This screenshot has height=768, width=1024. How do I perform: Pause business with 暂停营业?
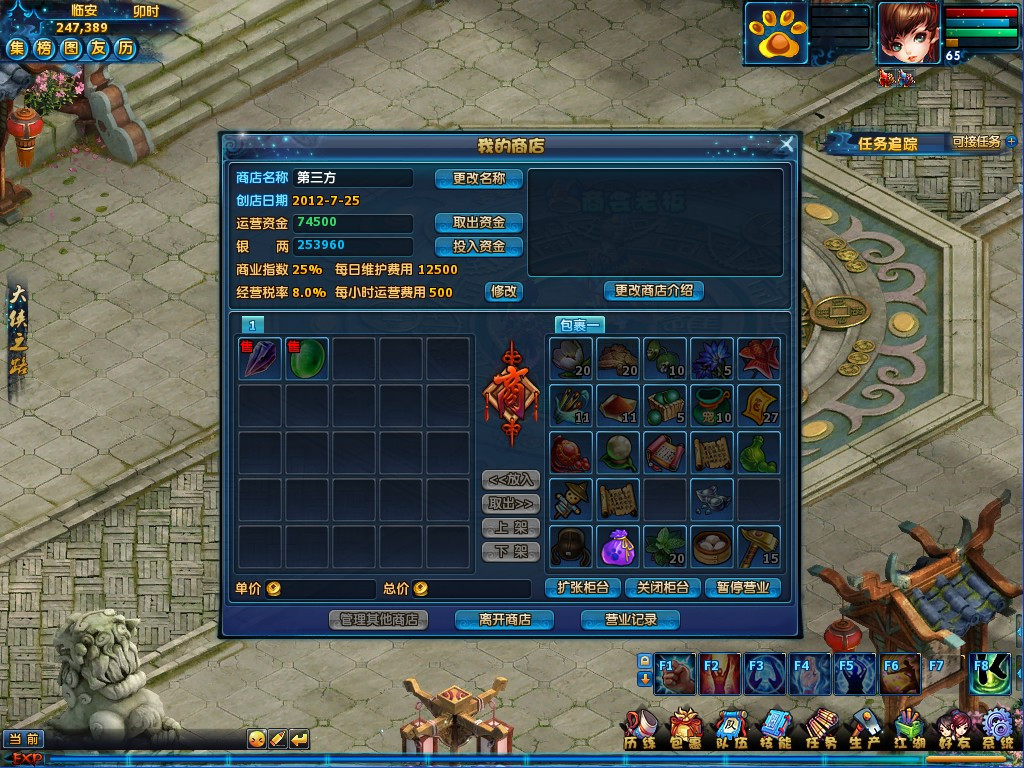click(743, 588)
